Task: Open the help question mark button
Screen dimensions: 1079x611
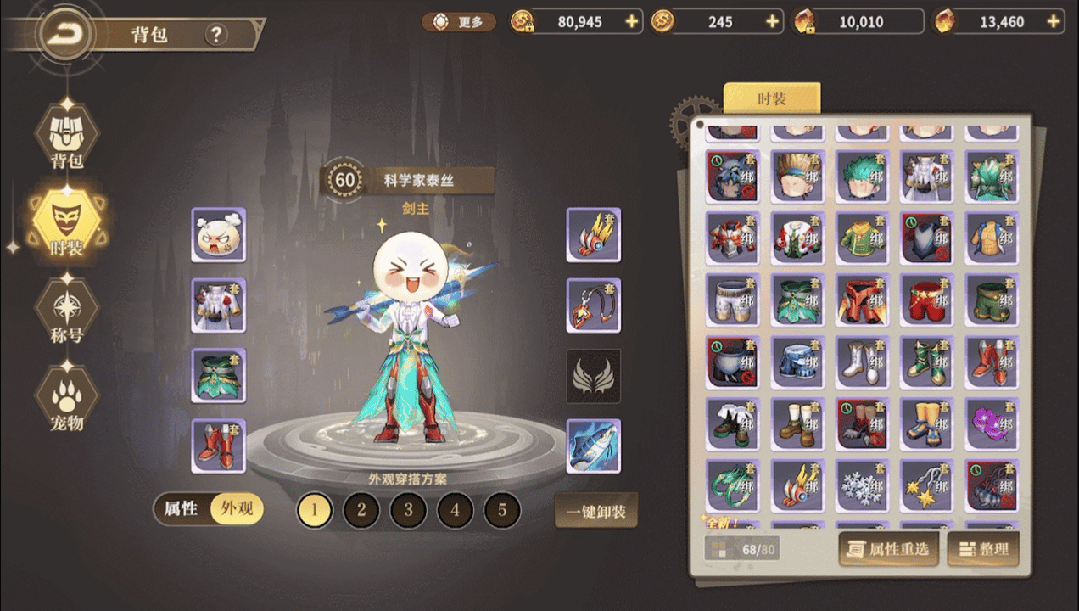Action: tap(216, 35)
